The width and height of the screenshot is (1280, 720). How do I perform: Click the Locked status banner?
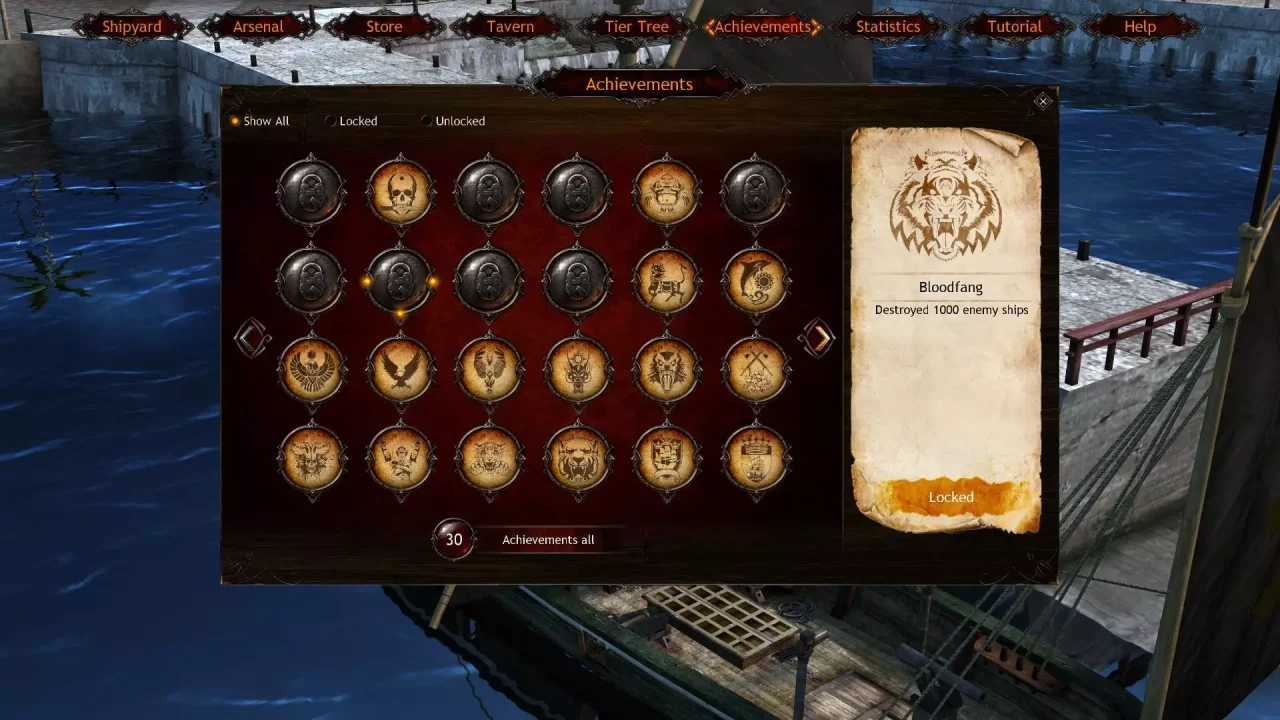click(950, 497)
